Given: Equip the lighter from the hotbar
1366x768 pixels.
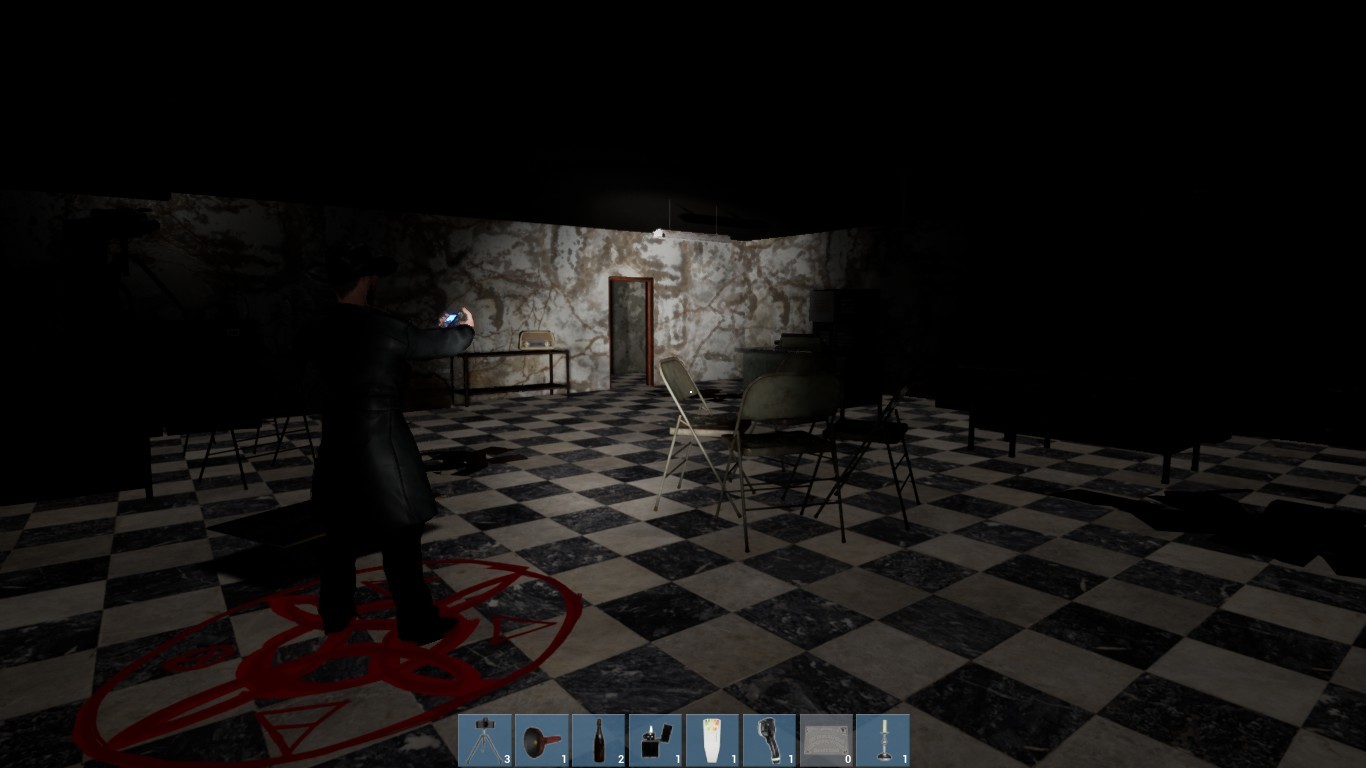Looking at the screenshot, I should pos(657,737).
